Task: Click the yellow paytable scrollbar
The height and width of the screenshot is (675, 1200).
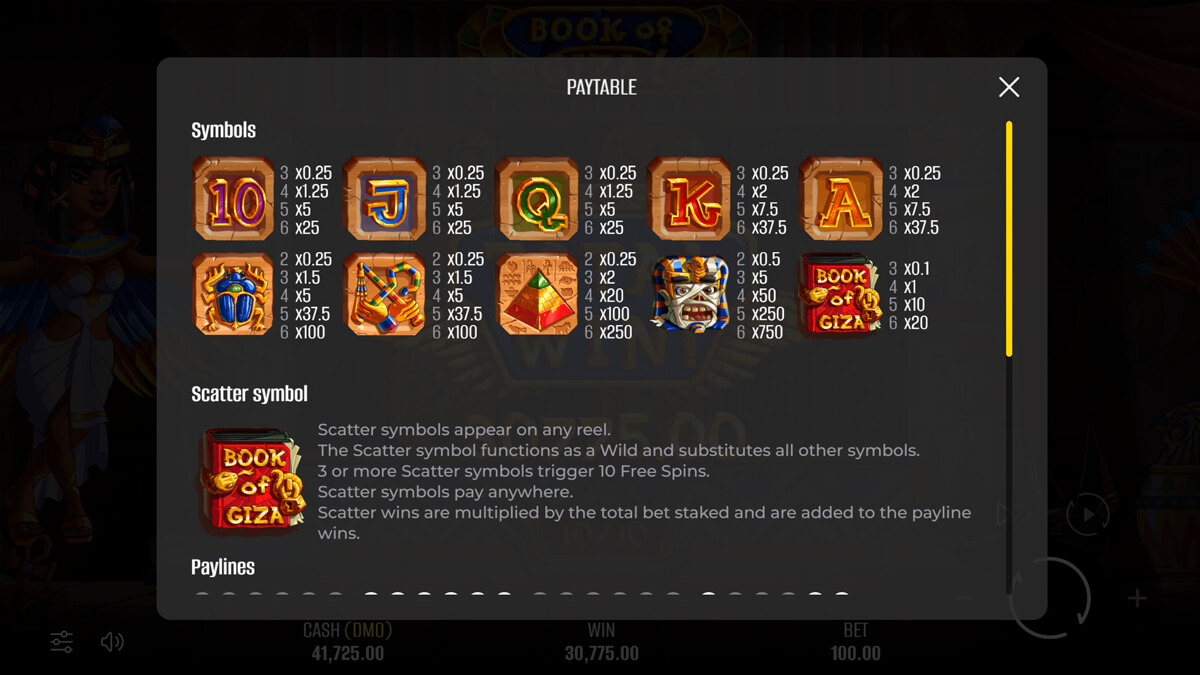Action: coord(1009,238)
